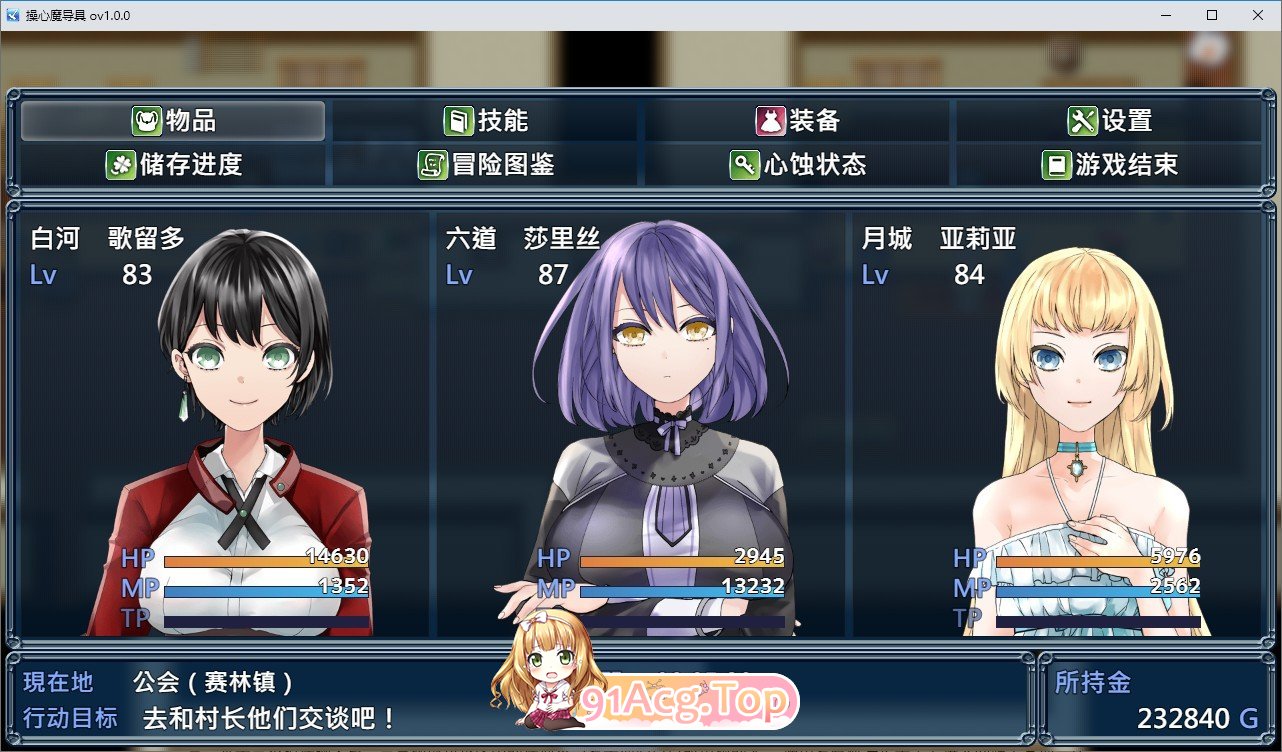Open settings via the wrench icon beside 设置

tap(1082, 119)
